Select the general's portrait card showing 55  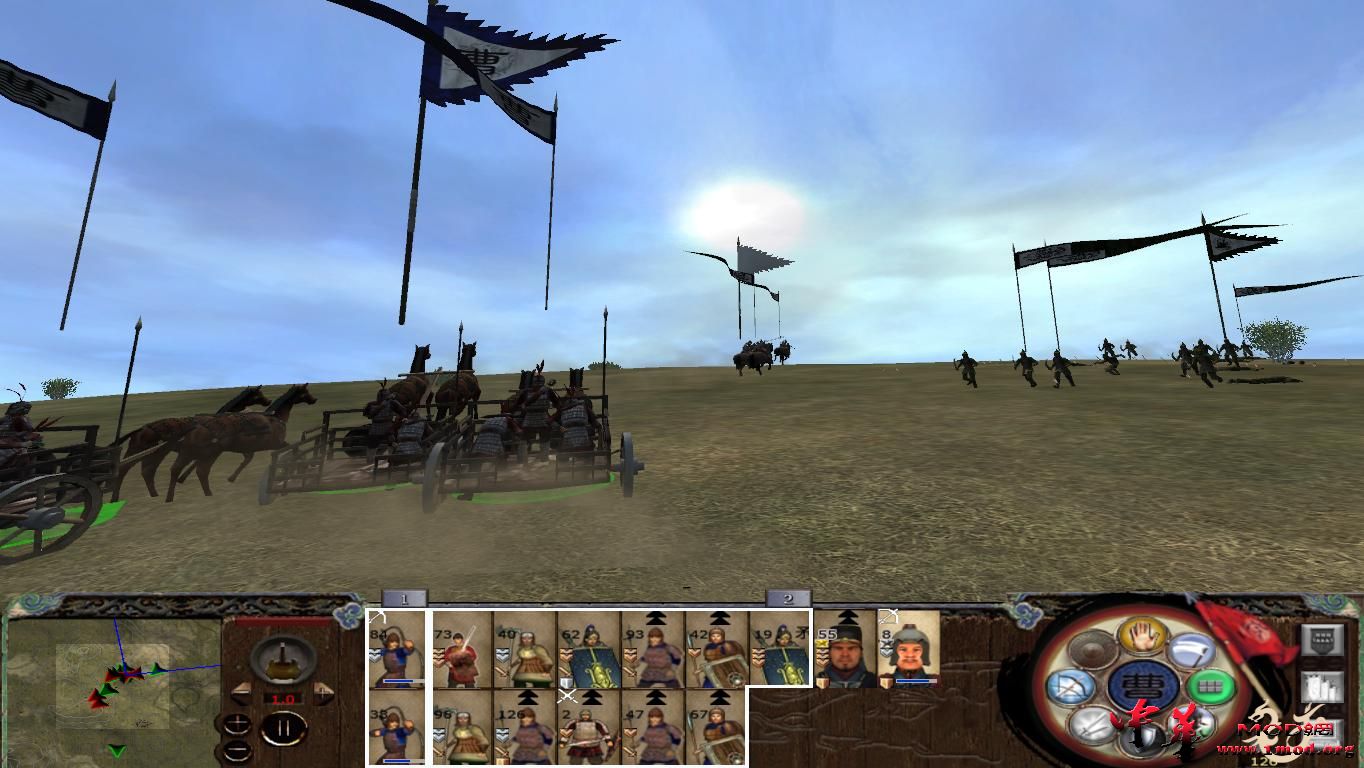845,648
